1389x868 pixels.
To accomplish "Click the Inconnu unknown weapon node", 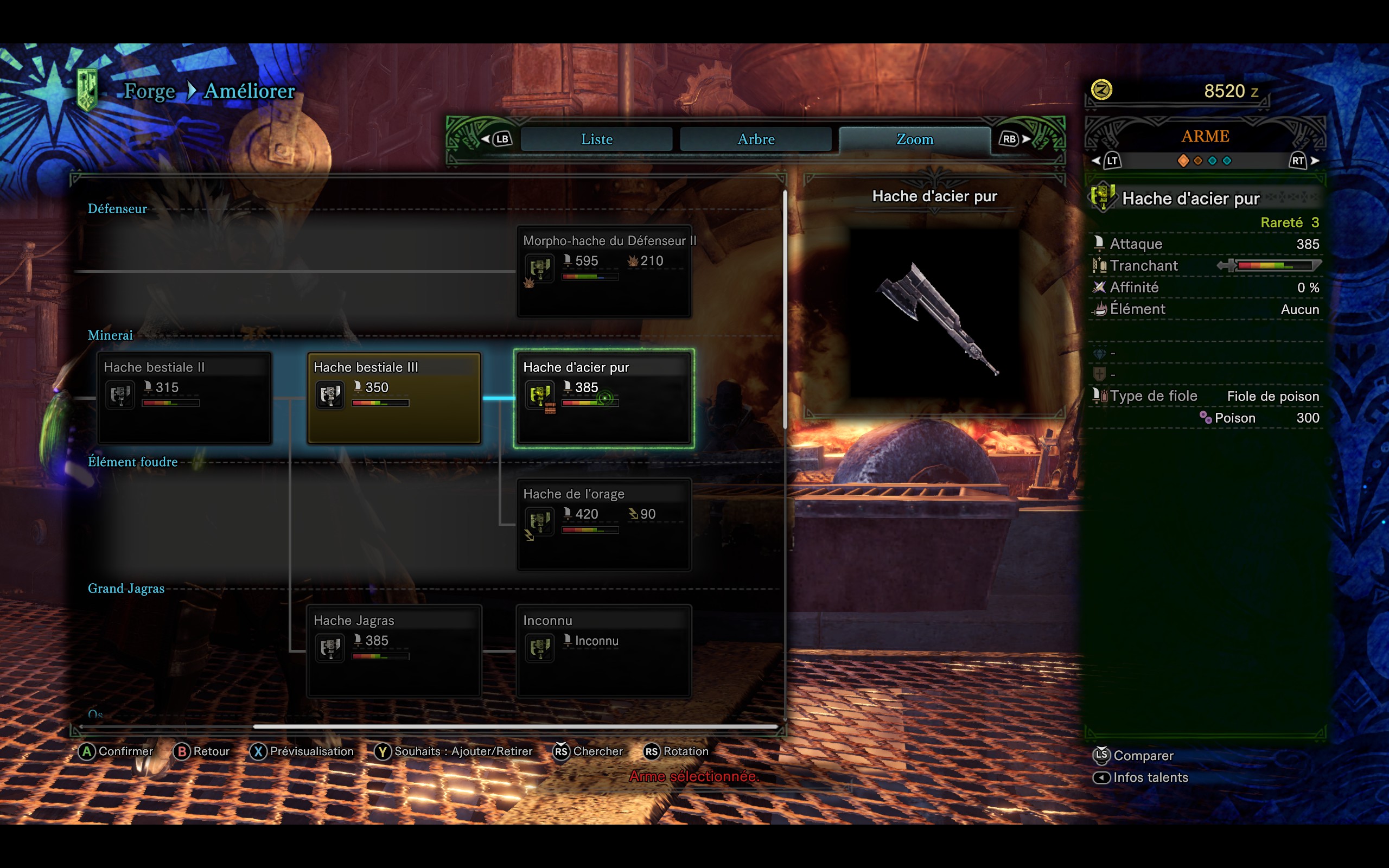I will click(604, 650).
